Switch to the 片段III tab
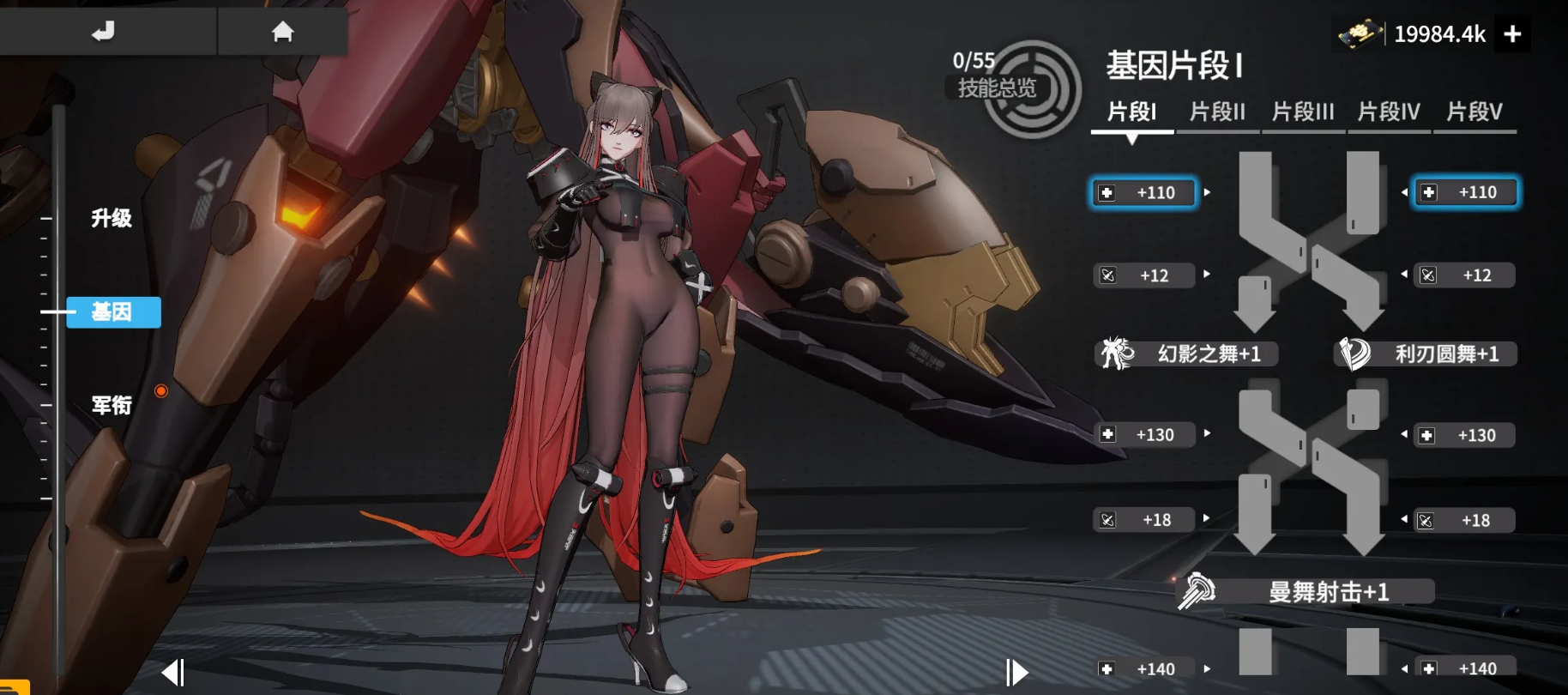The image size is (1568, 695). click(1303, 112)
